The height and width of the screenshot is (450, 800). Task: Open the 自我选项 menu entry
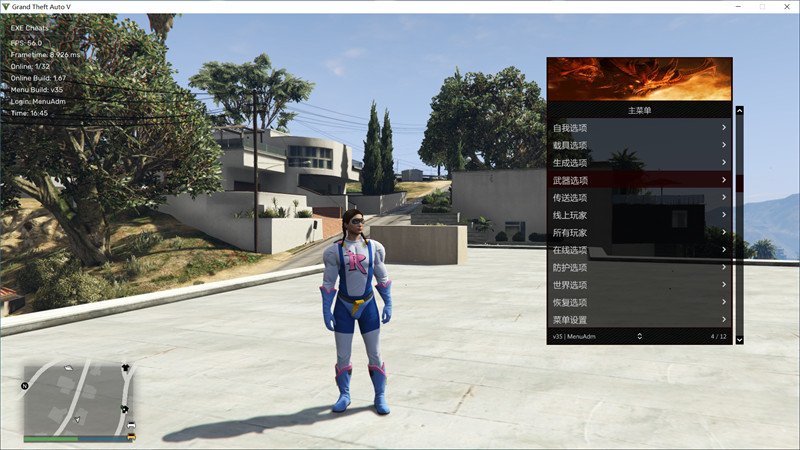tap(639, 128)
